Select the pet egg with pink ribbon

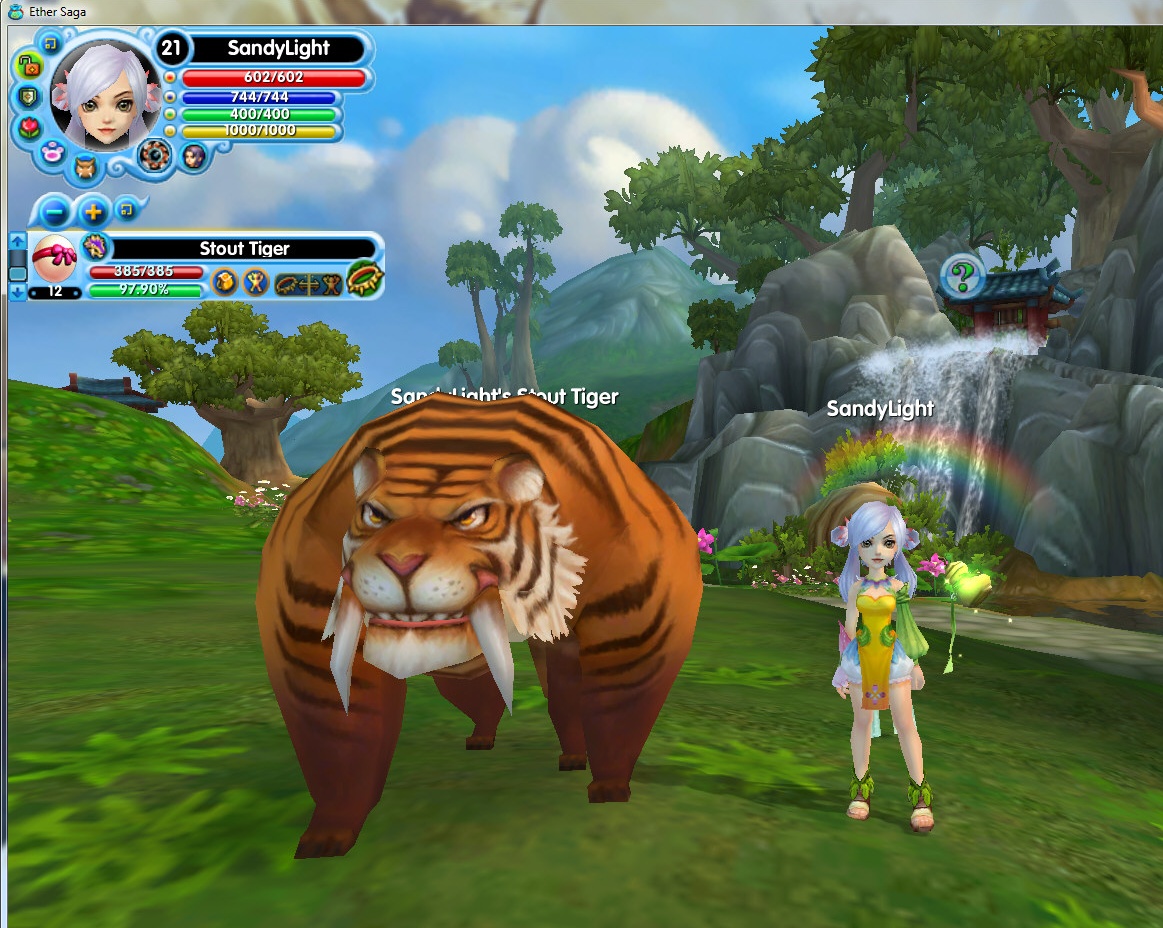55,259
